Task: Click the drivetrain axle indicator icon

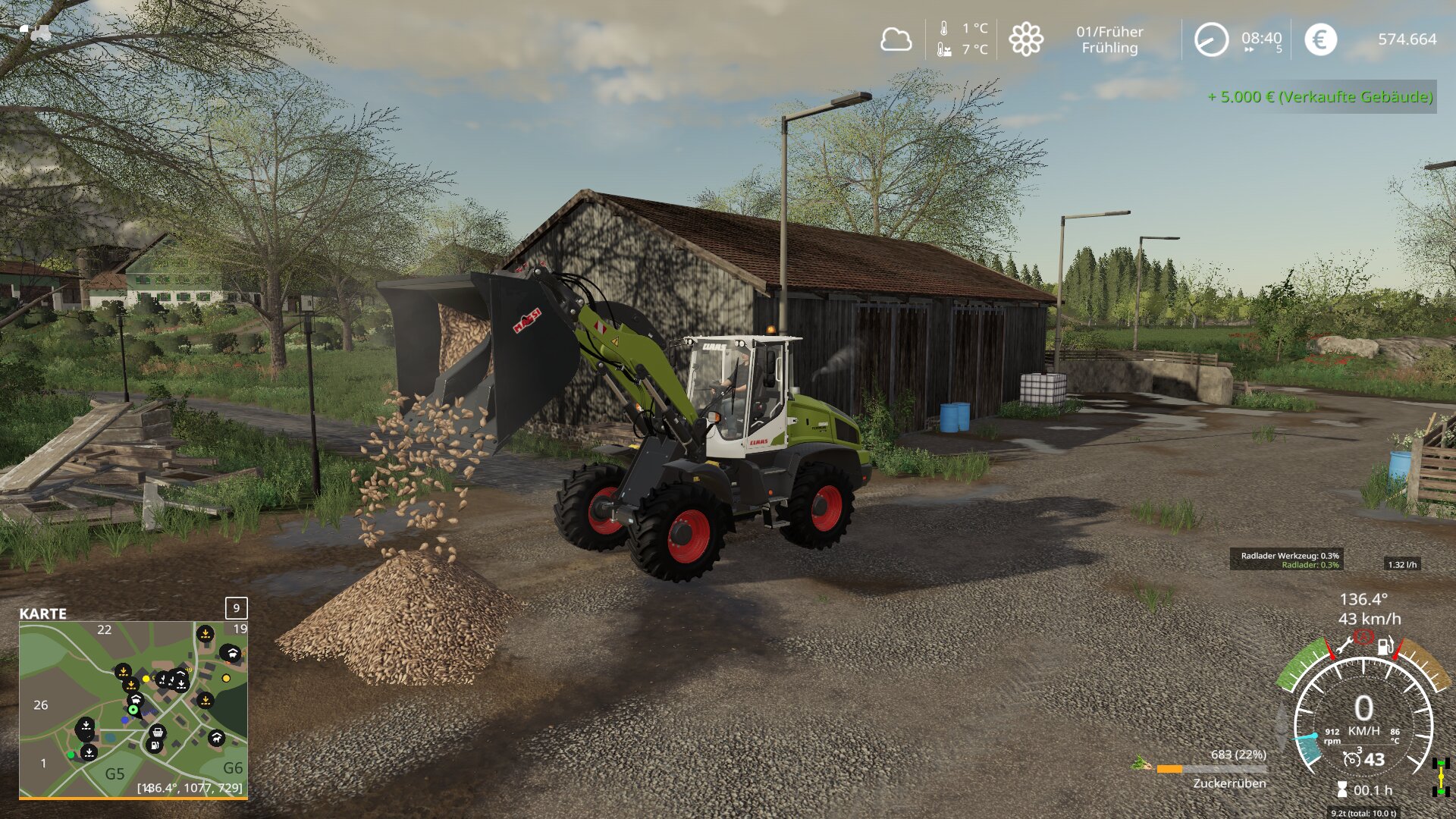Action: coord(1441,777)
